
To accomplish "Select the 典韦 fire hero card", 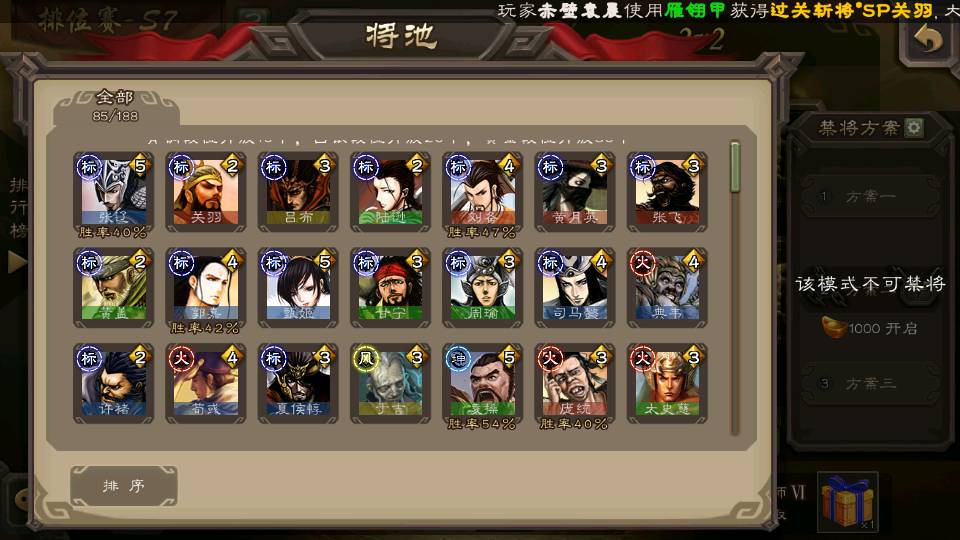I will tap(666, 286).
